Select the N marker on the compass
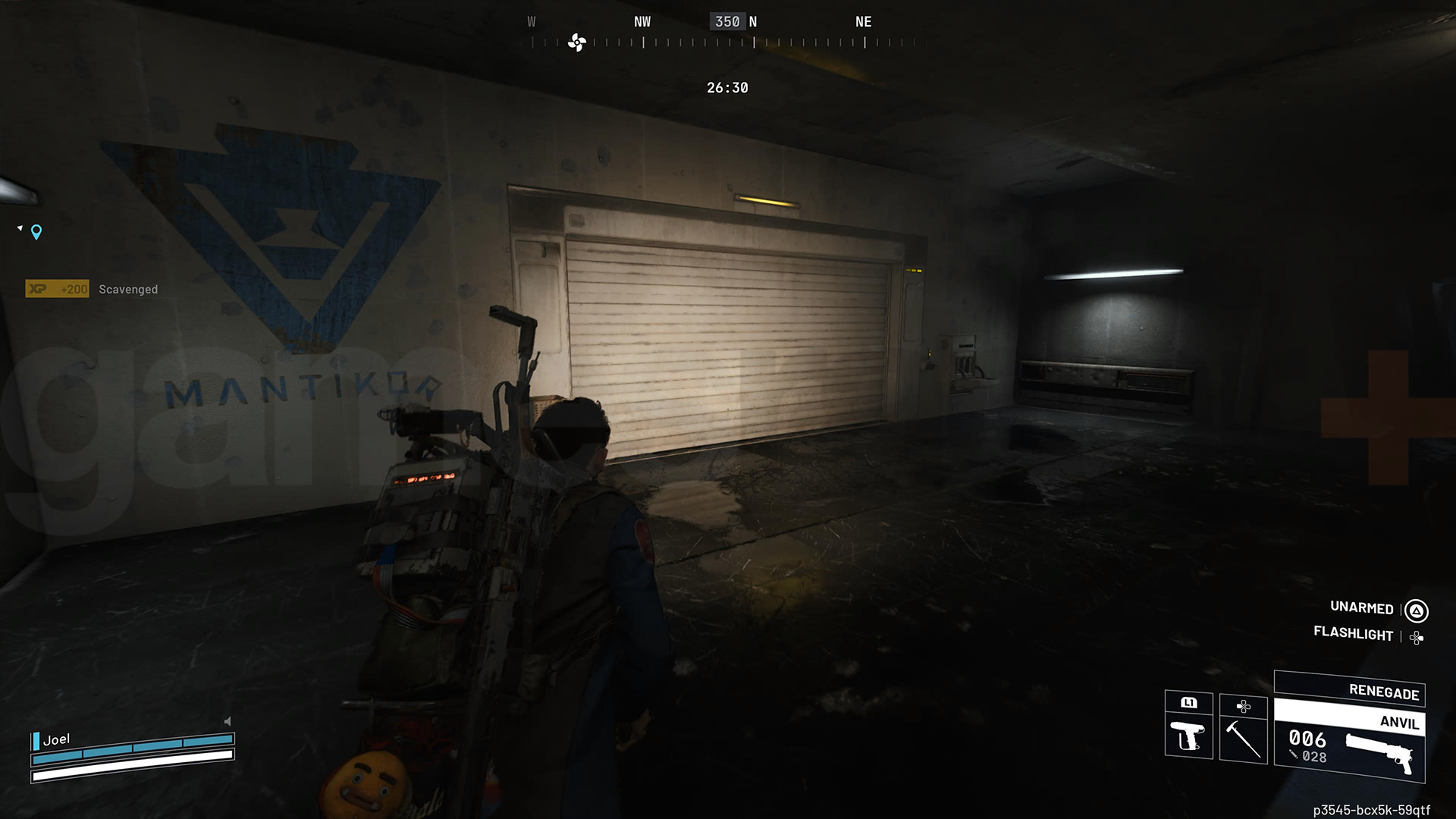1456x819 pixels. click(x=753, y=22)
